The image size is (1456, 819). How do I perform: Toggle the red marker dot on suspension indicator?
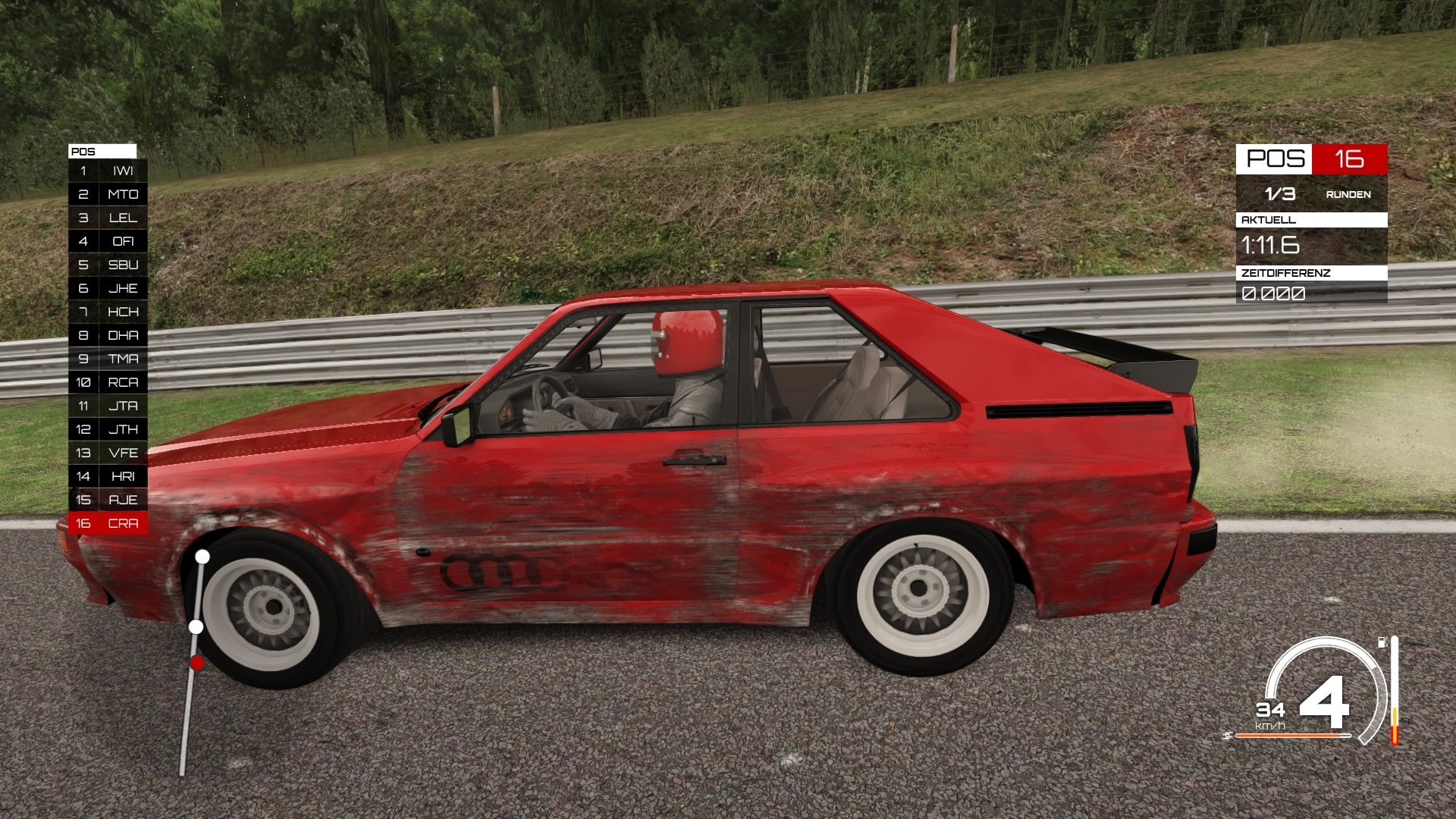pos(196,662)
